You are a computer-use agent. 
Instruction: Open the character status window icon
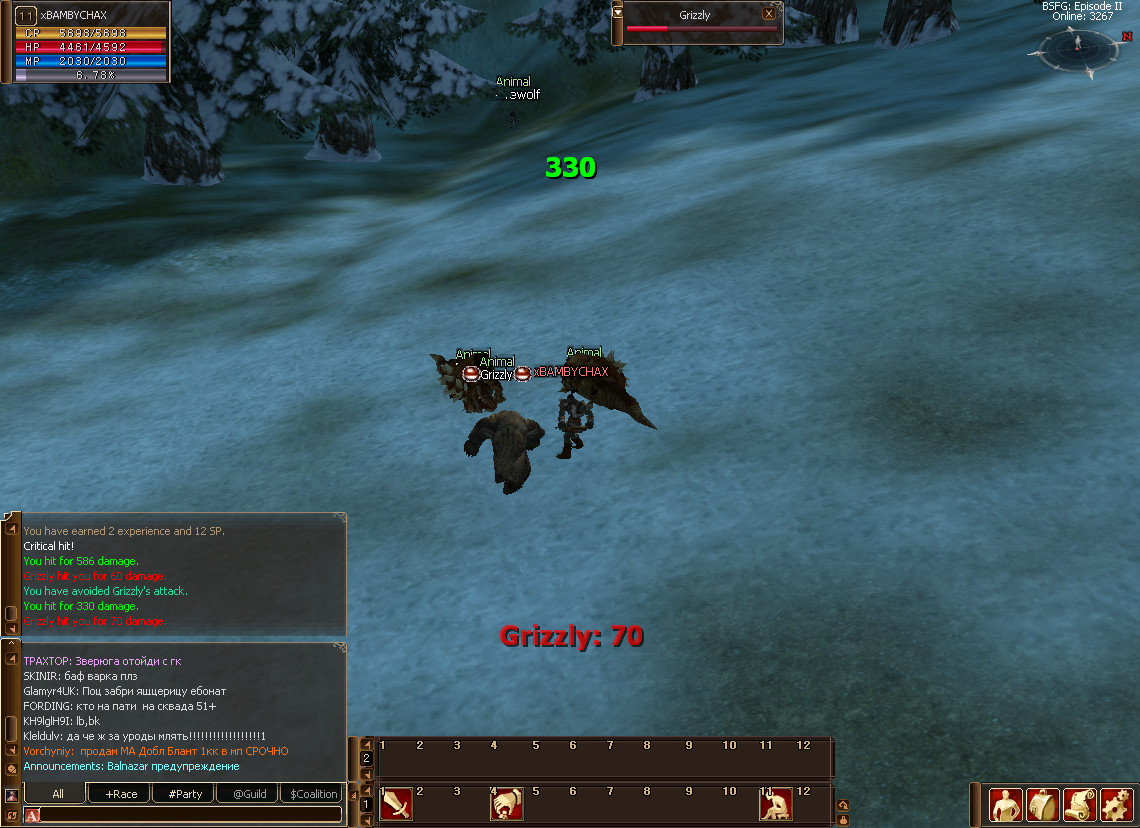tap(1005, 804)
